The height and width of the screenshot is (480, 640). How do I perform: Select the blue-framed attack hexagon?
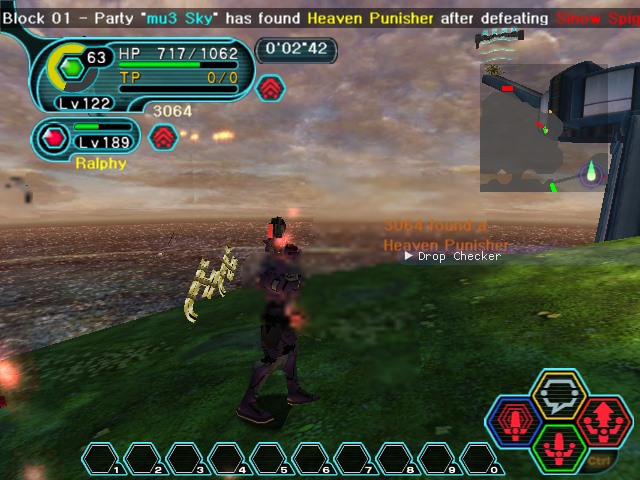click(x=514, y=422)
